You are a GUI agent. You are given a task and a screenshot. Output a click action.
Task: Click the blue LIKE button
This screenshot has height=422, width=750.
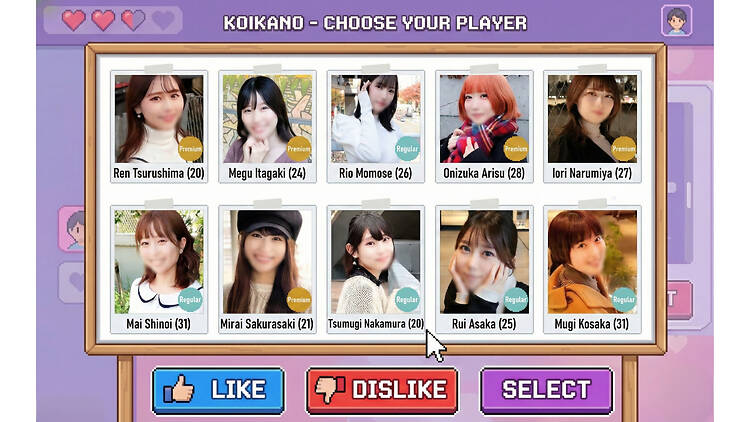coord(218,390)
